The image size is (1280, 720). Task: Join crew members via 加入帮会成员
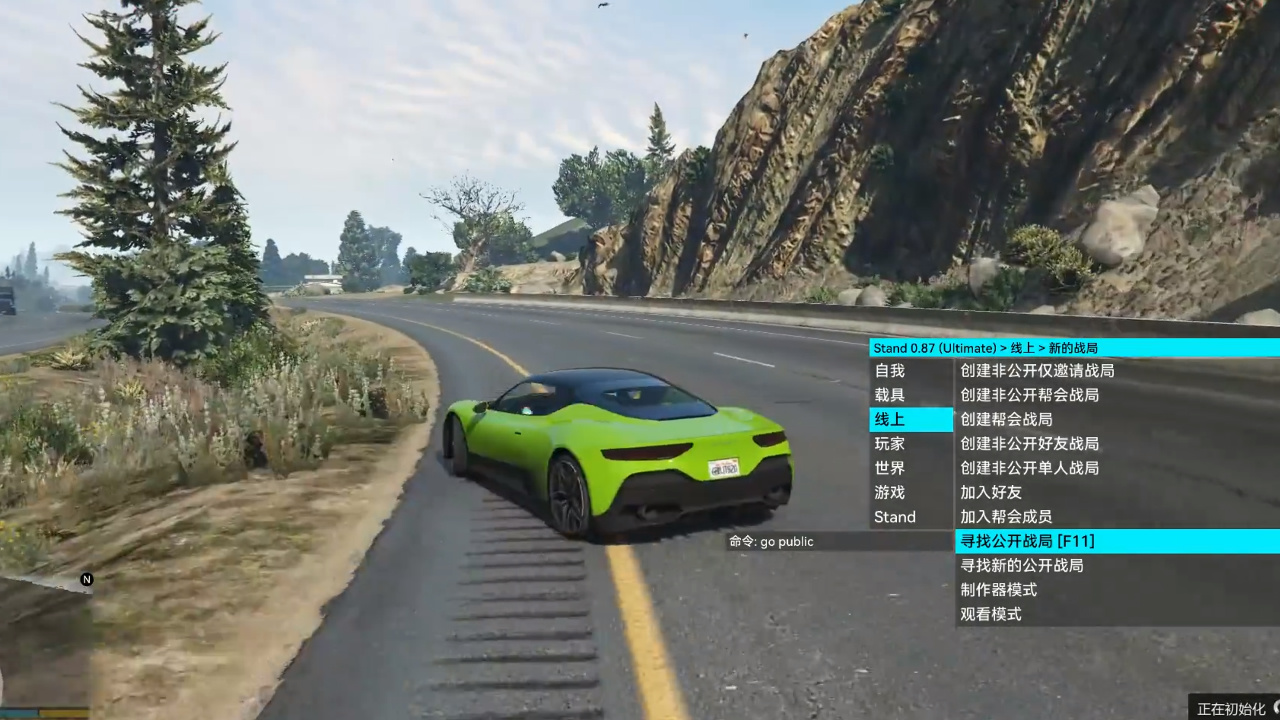pos(1005,516)
